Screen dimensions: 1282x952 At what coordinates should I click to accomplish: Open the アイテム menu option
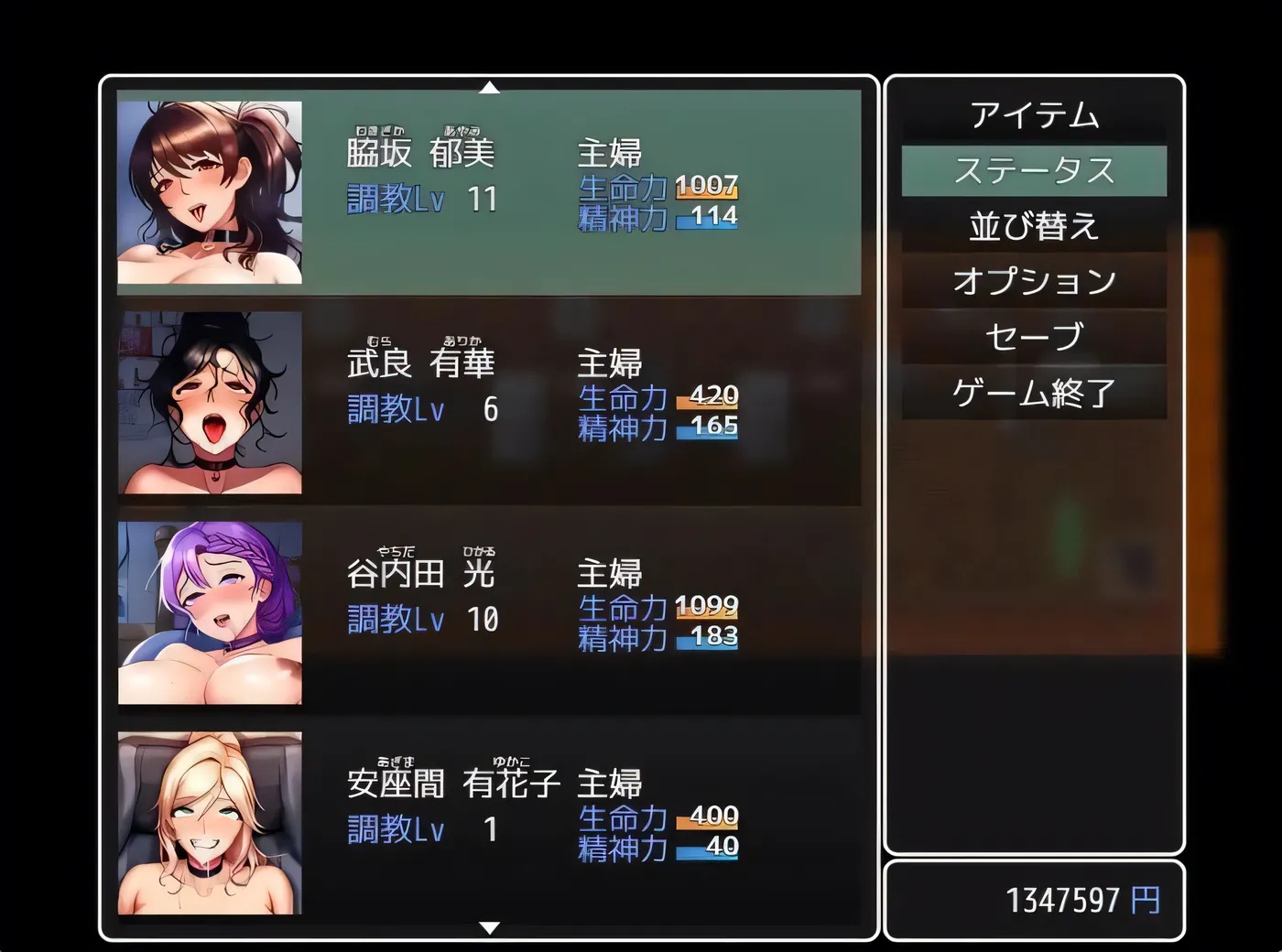click(1035, 114)
